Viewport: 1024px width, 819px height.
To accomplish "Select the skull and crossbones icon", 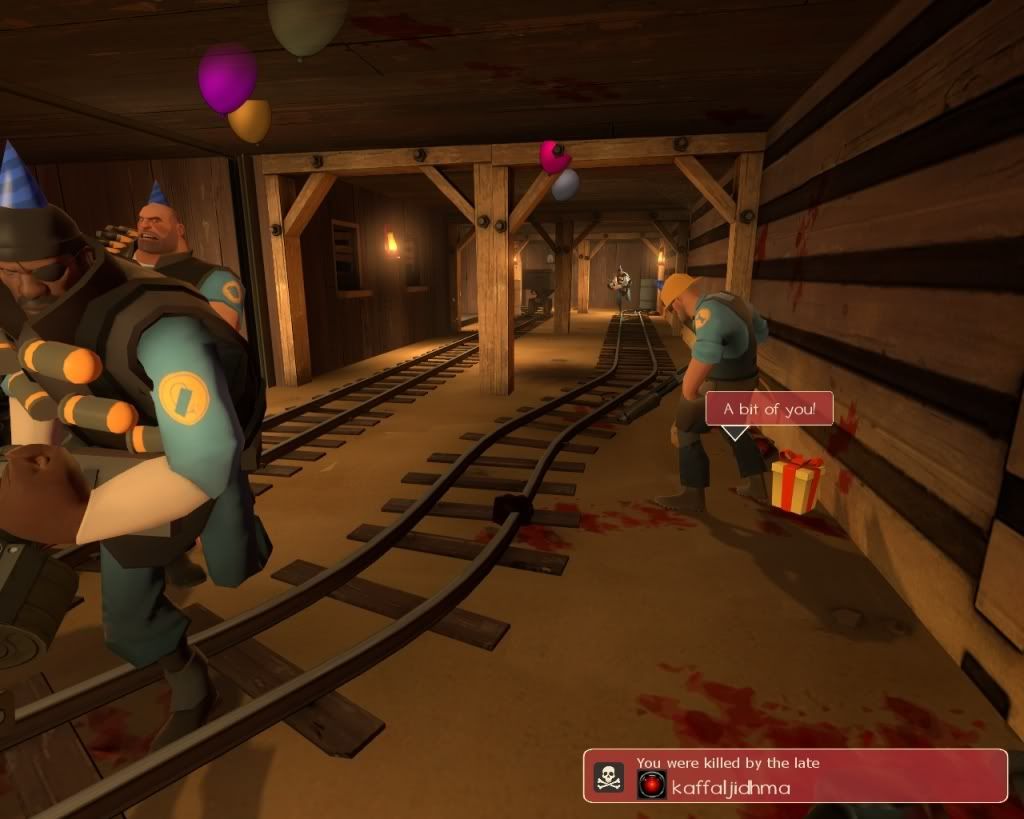I will click(608, 777).
